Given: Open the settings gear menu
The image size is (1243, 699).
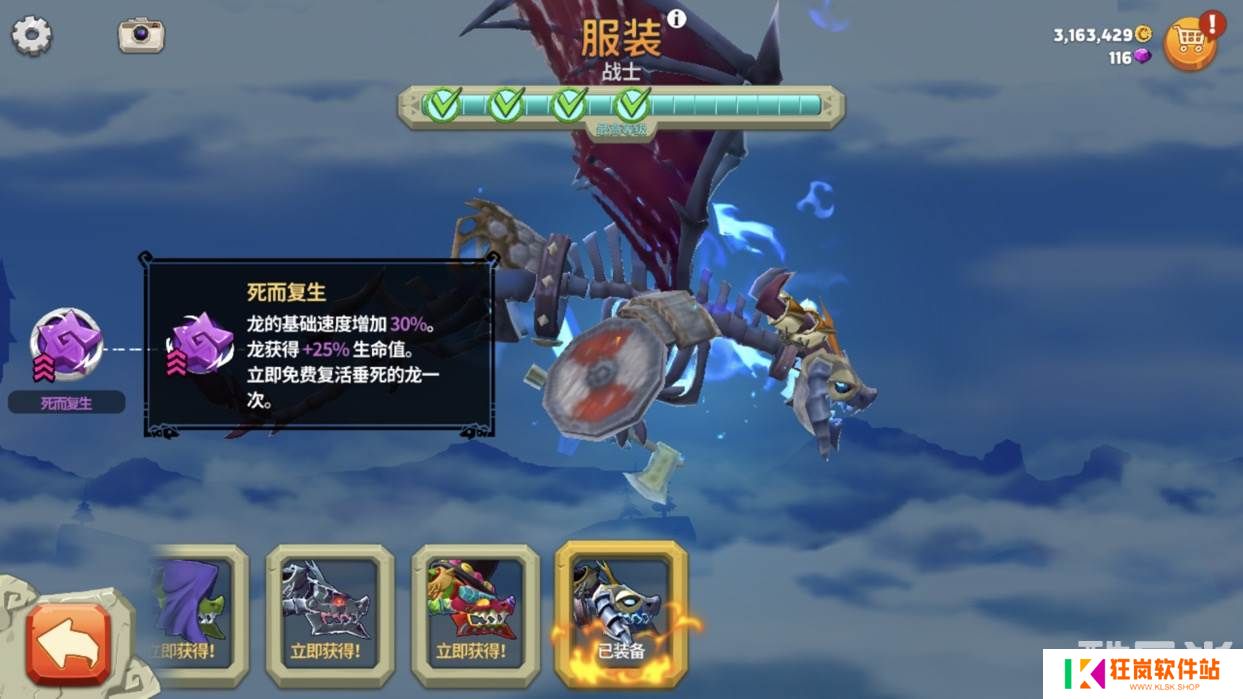Looking at the screenshot, I should coord(32,36).
